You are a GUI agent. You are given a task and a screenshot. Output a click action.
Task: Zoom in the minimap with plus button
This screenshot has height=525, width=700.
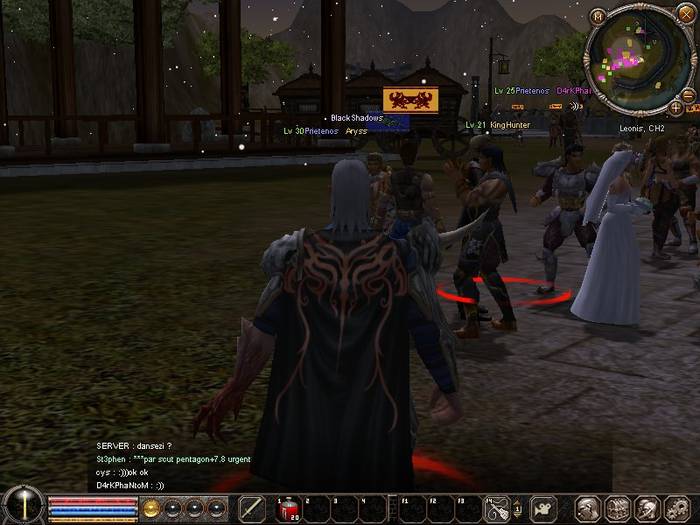[676, 107]
